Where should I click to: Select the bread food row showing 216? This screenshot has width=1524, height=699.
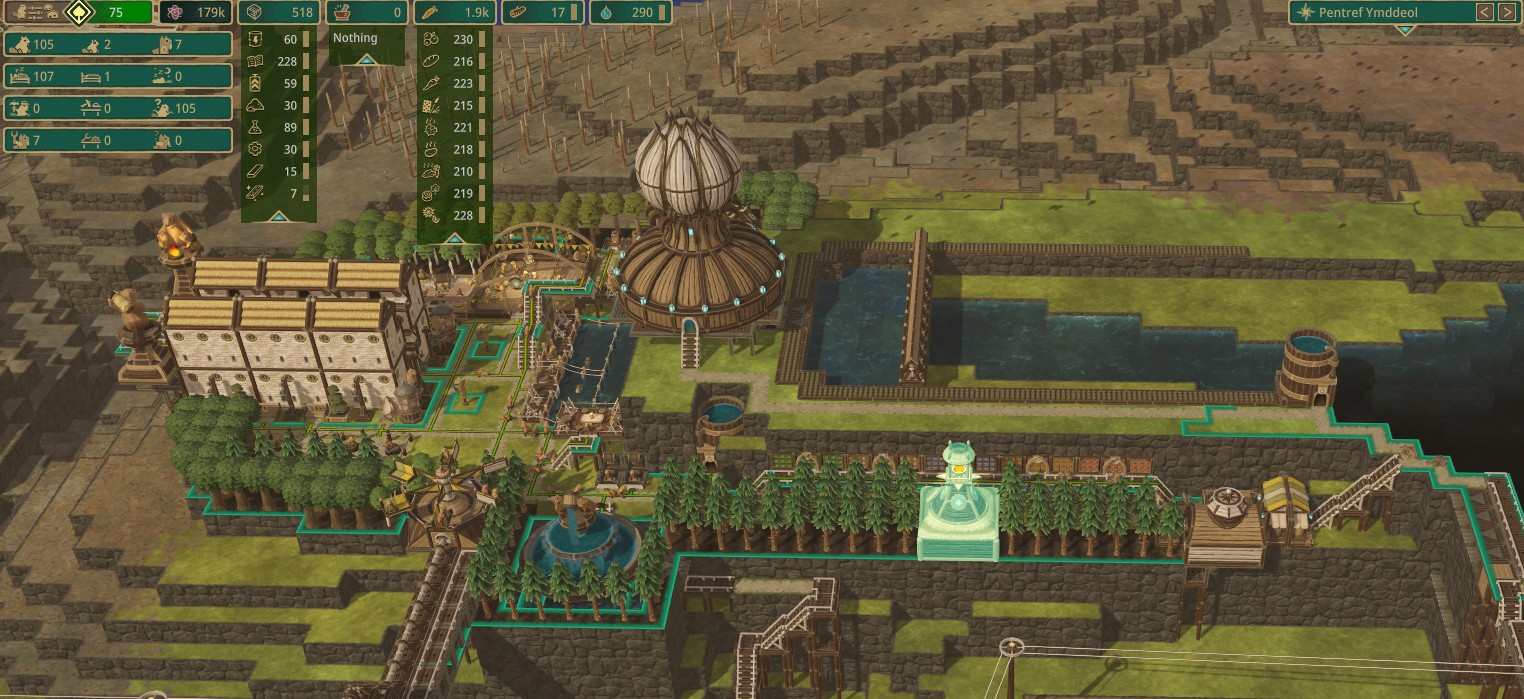(x=453, y=61)
